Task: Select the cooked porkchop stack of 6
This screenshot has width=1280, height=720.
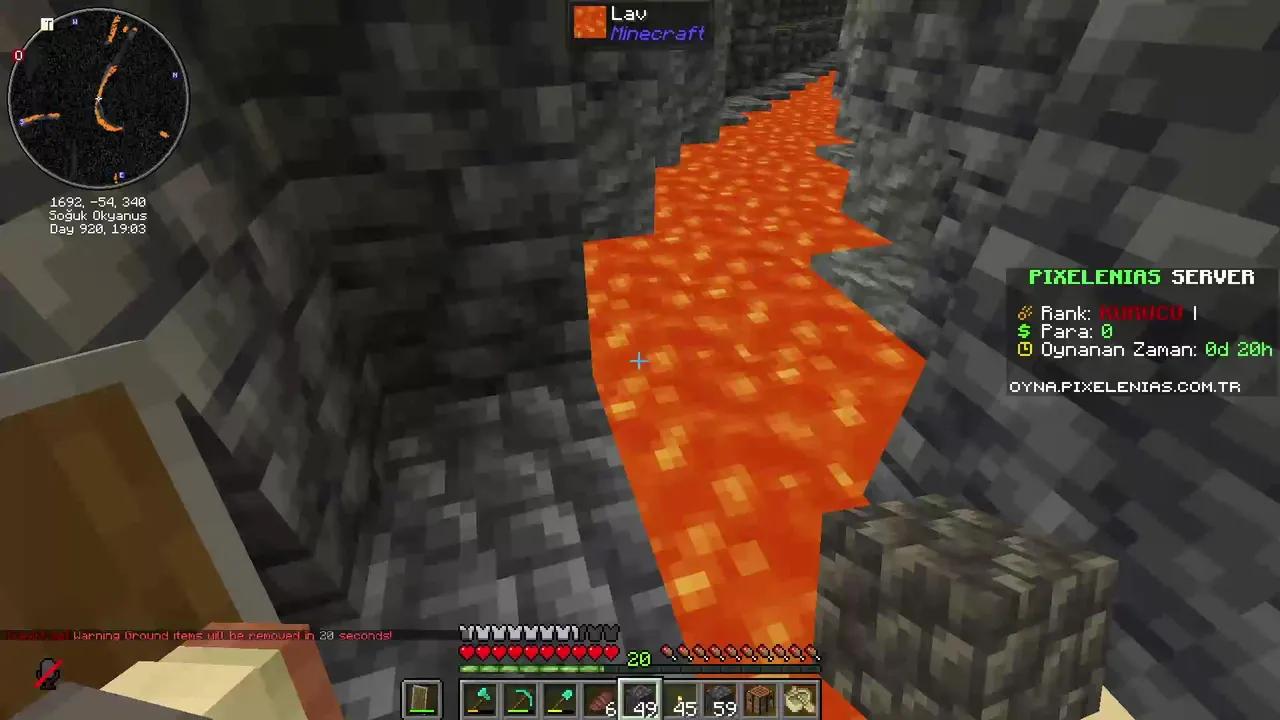Action: coord(598,698)
